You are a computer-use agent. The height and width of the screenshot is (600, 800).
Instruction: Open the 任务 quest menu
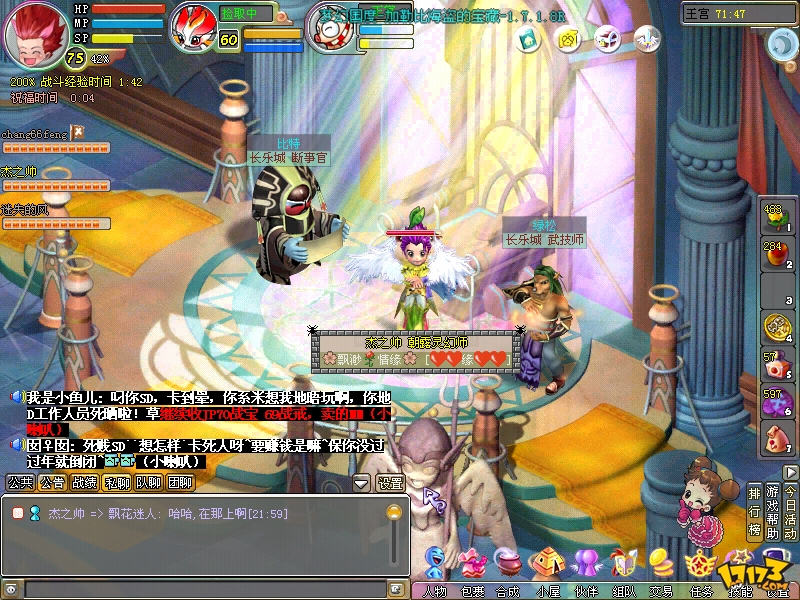[699, 567]
